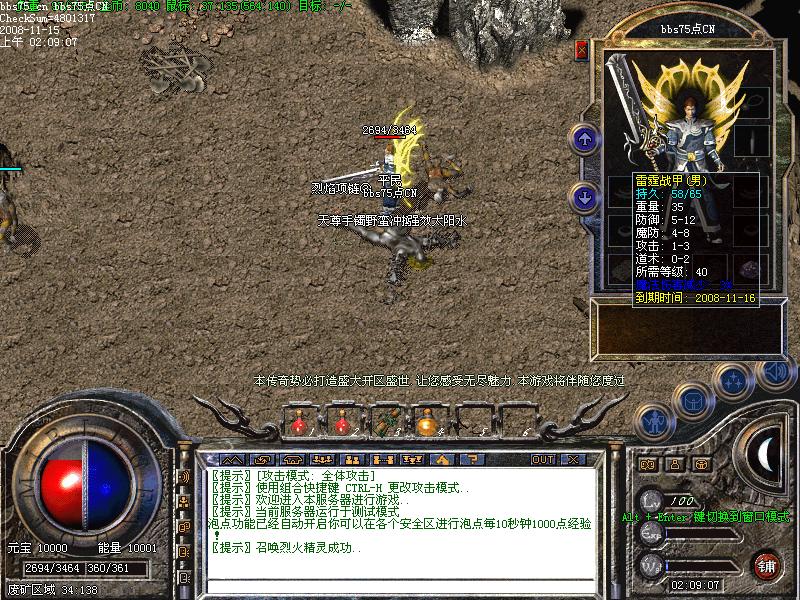This screenshot has width=800, height=600.
Task: Use the golden potion in belt slot 4
Action: coord(428,424)
